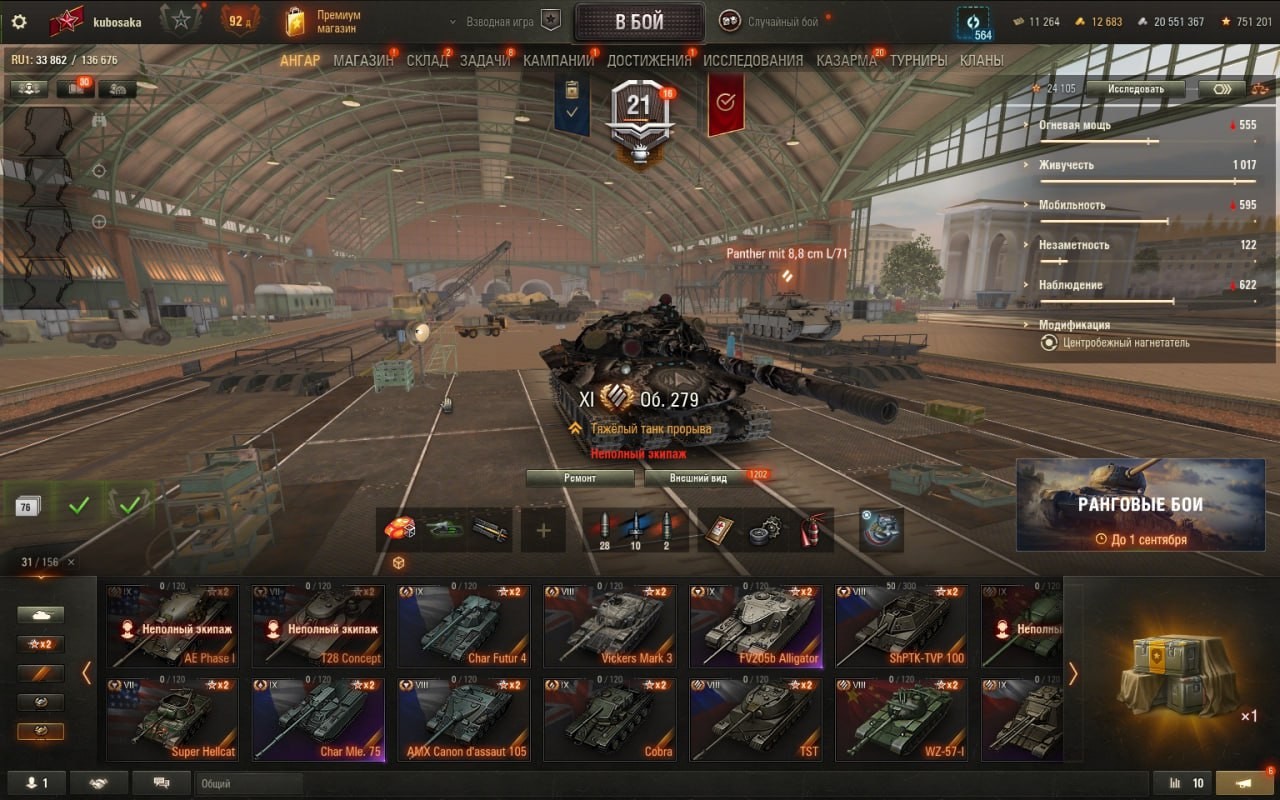Select the FV205b Alligator tank
The width and height of the screenshot is (1280, 800).
755,627
